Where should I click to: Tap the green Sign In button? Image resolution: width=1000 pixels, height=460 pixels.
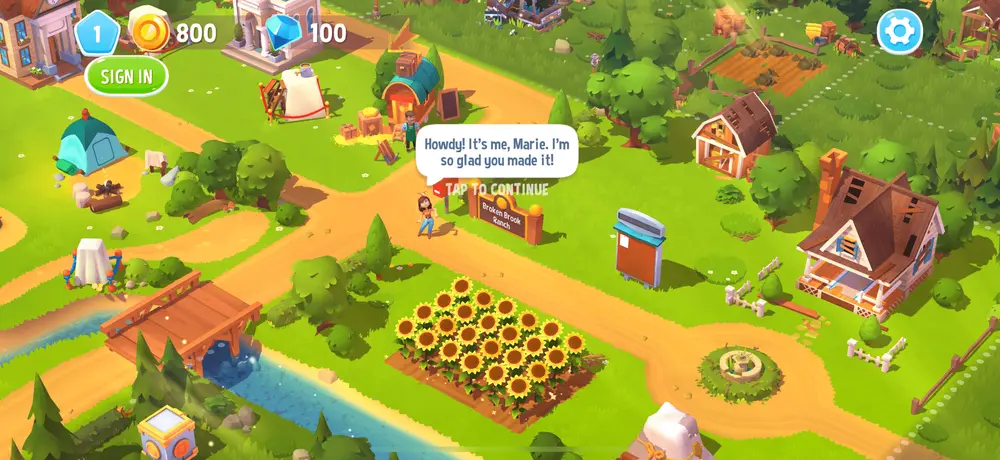coord(126,76)
